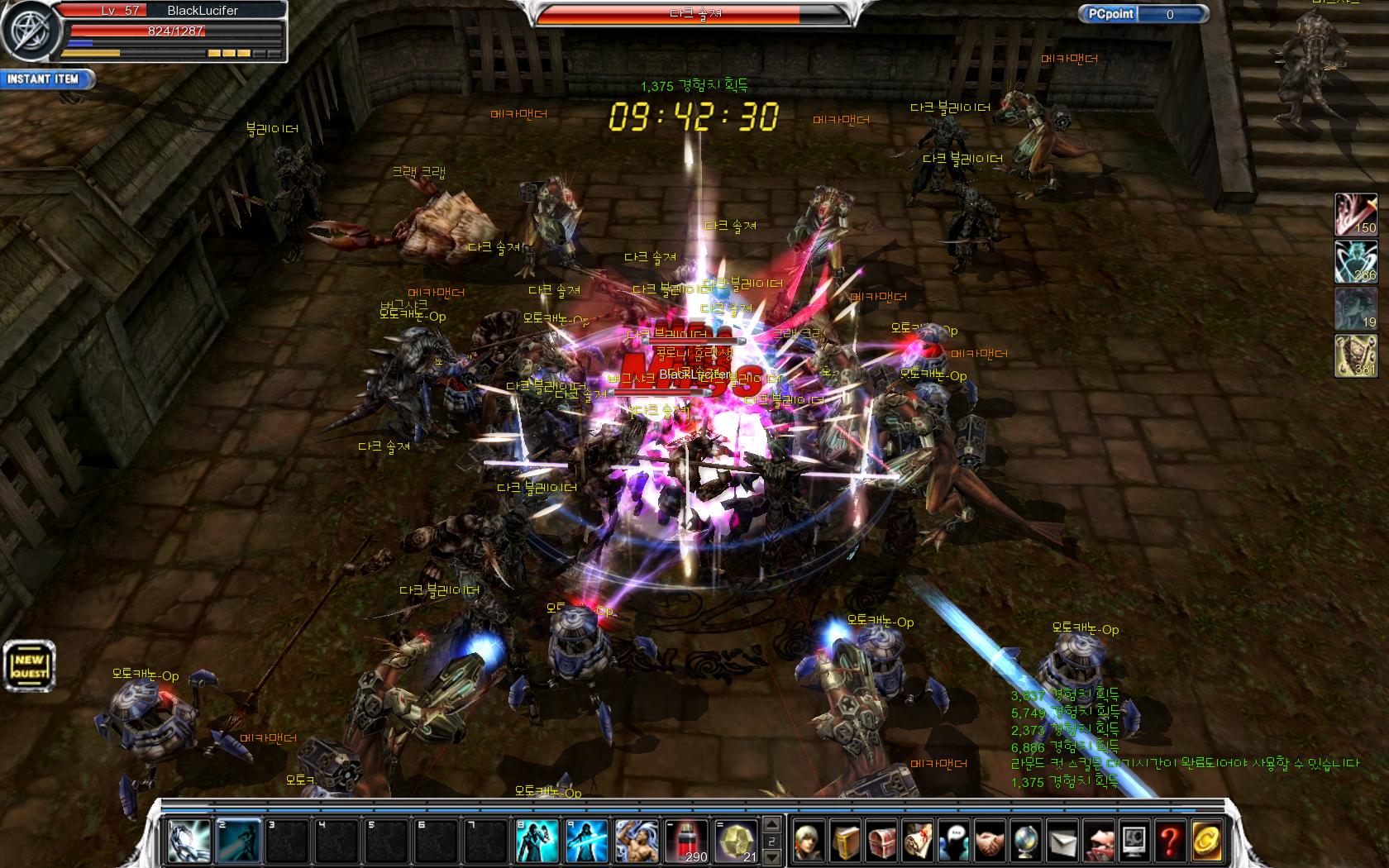Open the mail envelope
The image size is (1389, 868).
point(1062,842)
